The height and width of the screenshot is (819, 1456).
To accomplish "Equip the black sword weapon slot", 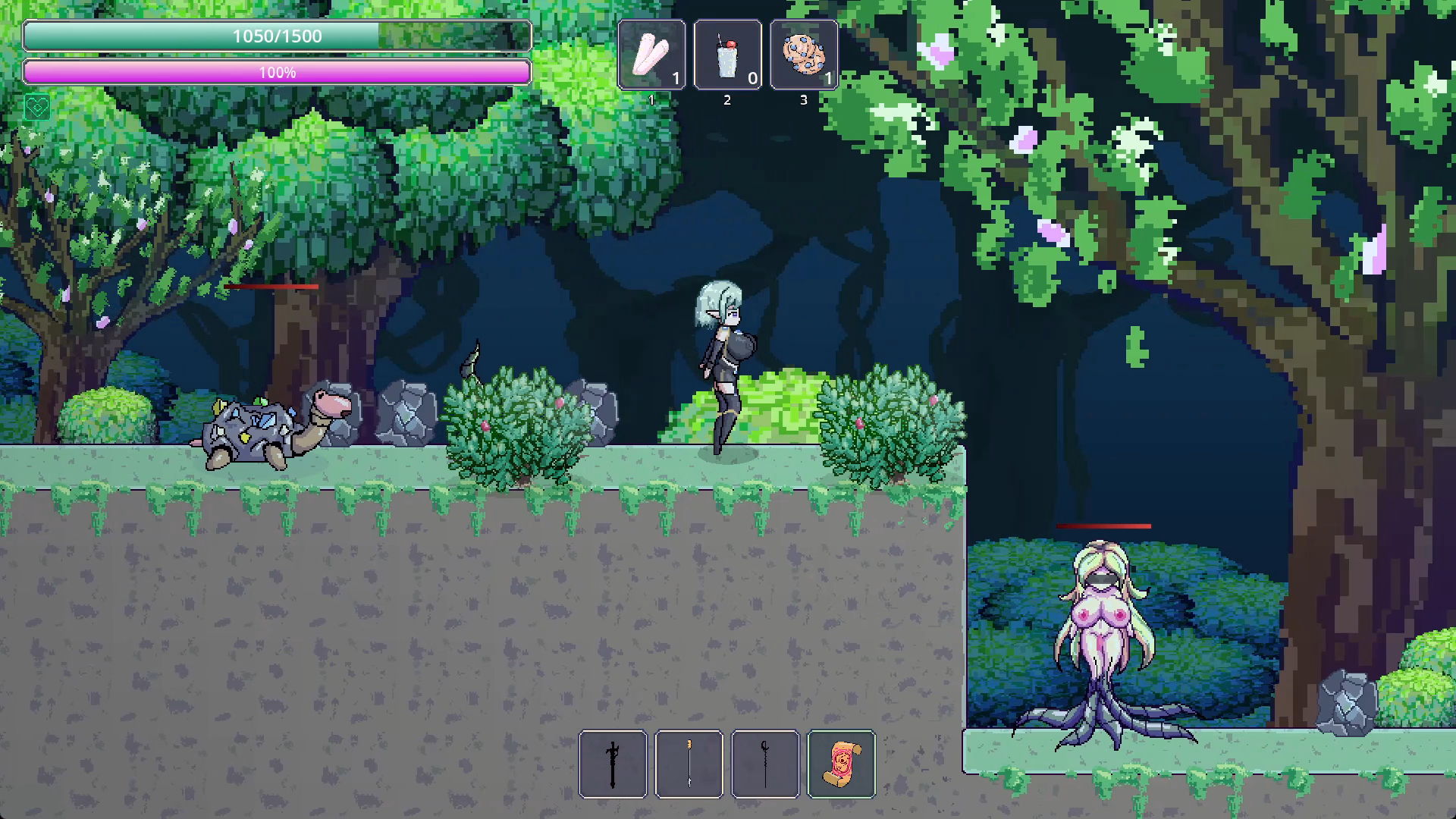I will [613, 764].
